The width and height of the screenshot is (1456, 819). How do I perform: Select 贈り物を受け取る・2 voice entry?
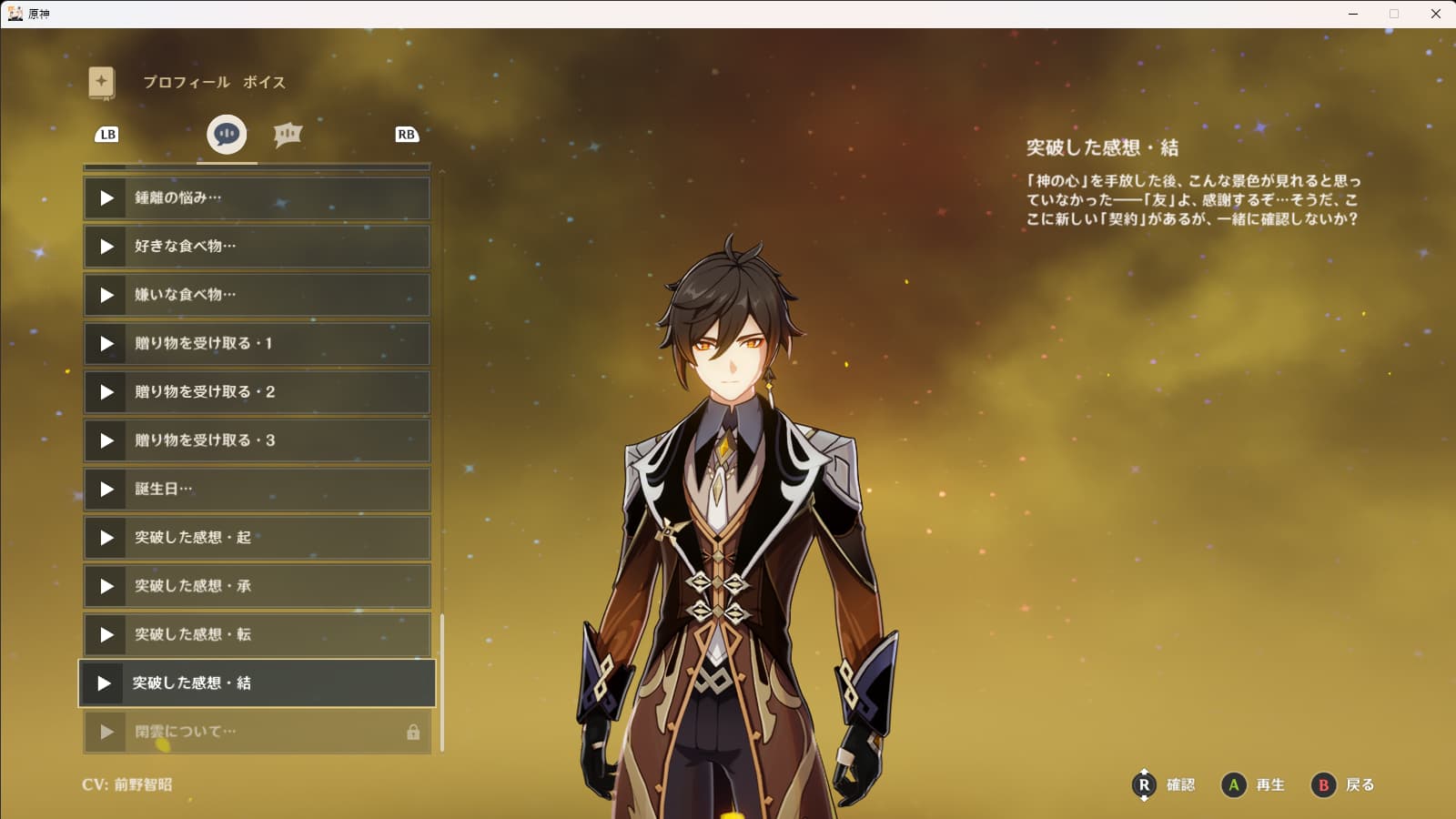click(257, 392)
